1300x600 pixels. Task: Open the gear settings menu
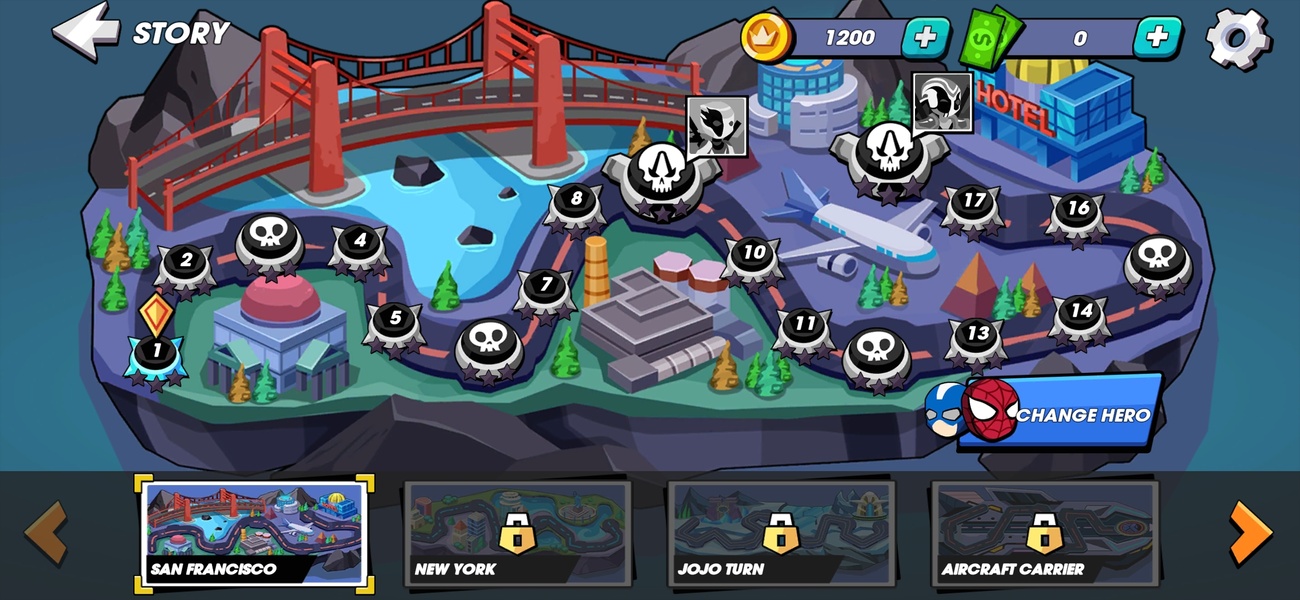tap(1238, 38)
